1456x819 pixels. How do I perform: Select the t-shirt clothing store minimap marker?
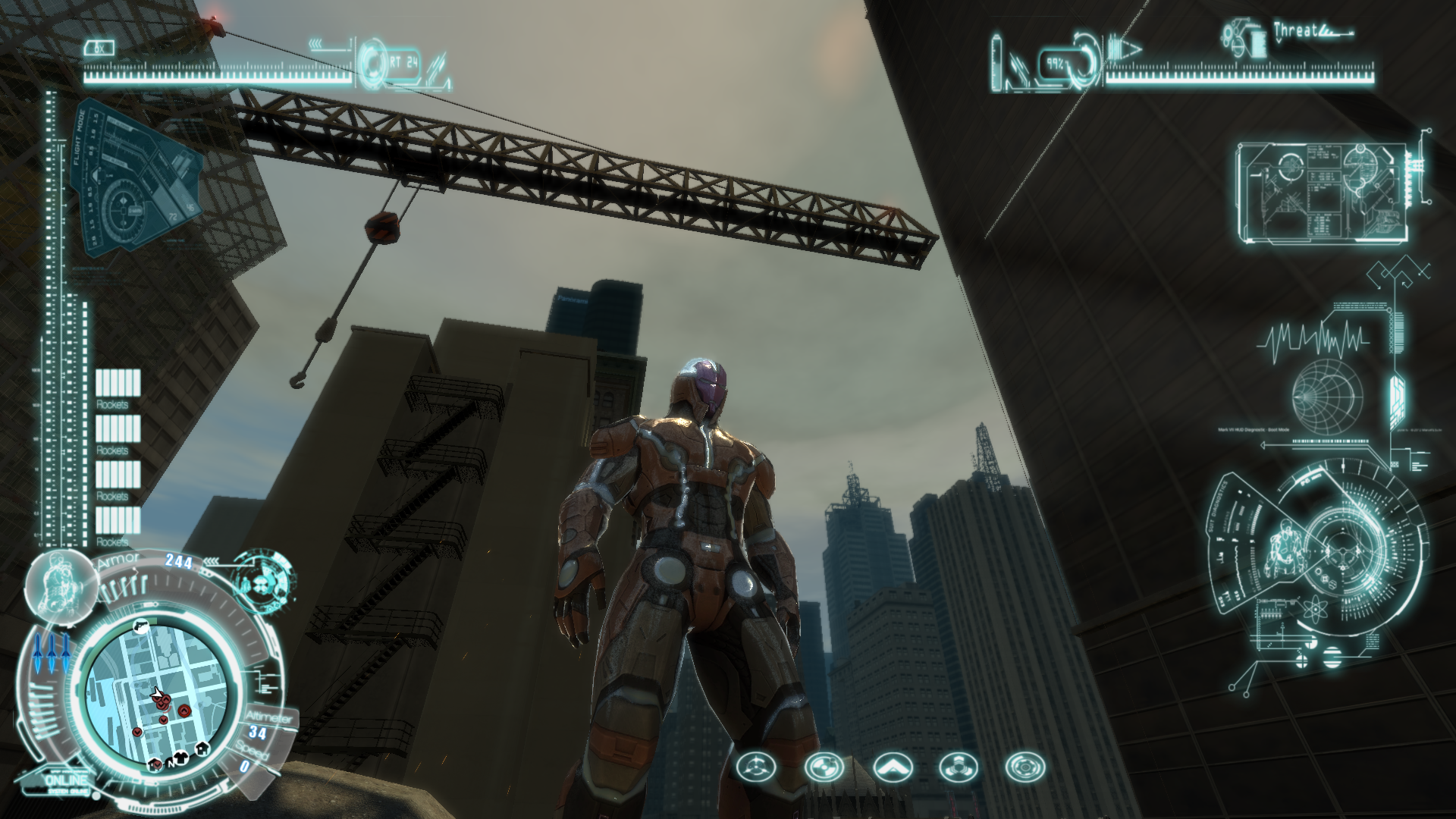point(180,756)
